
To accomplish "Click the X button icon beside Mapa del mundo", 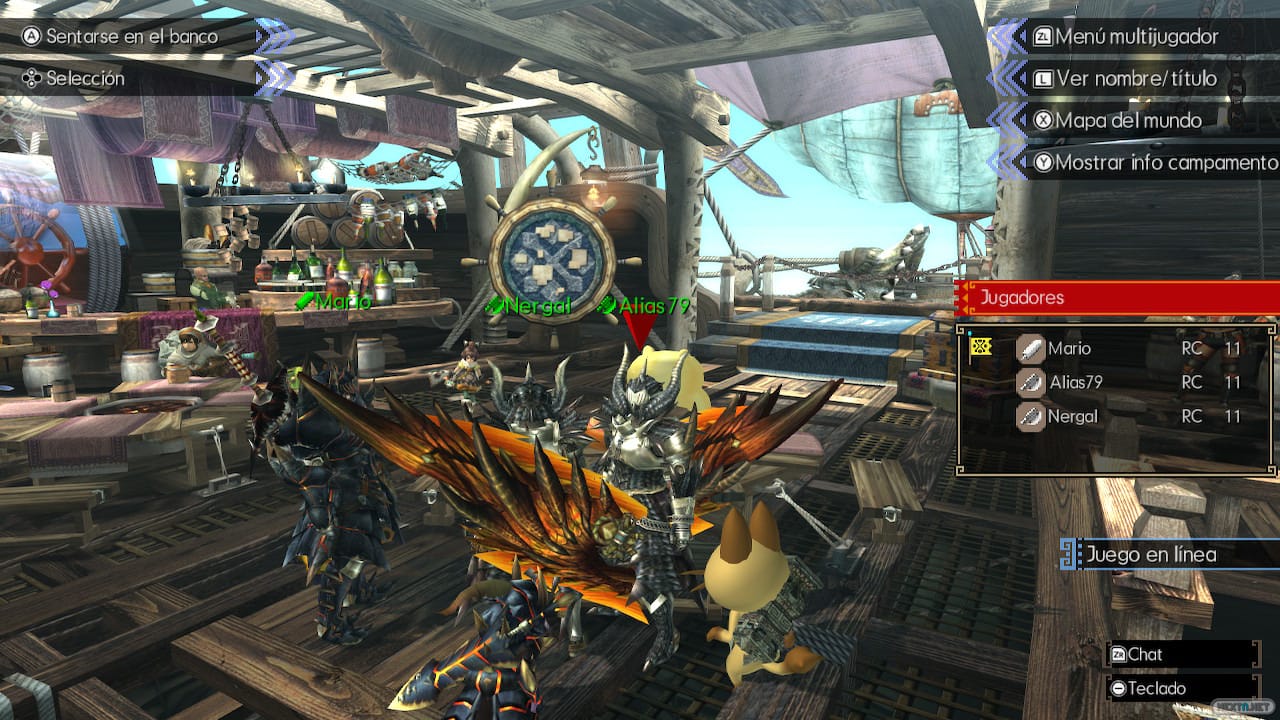I will click(x=1042, y=121).
